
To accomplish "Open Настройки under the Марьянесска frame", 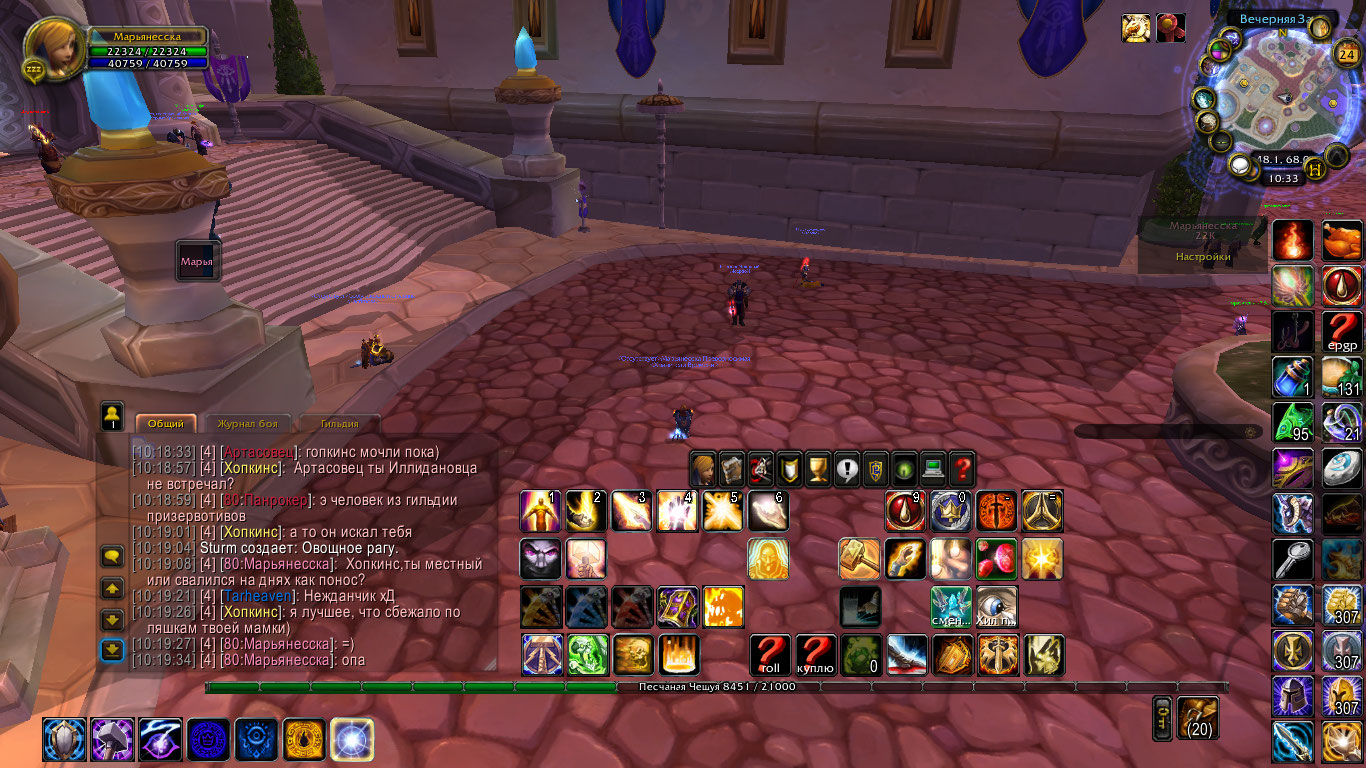I will click(x=1202, y=257).
